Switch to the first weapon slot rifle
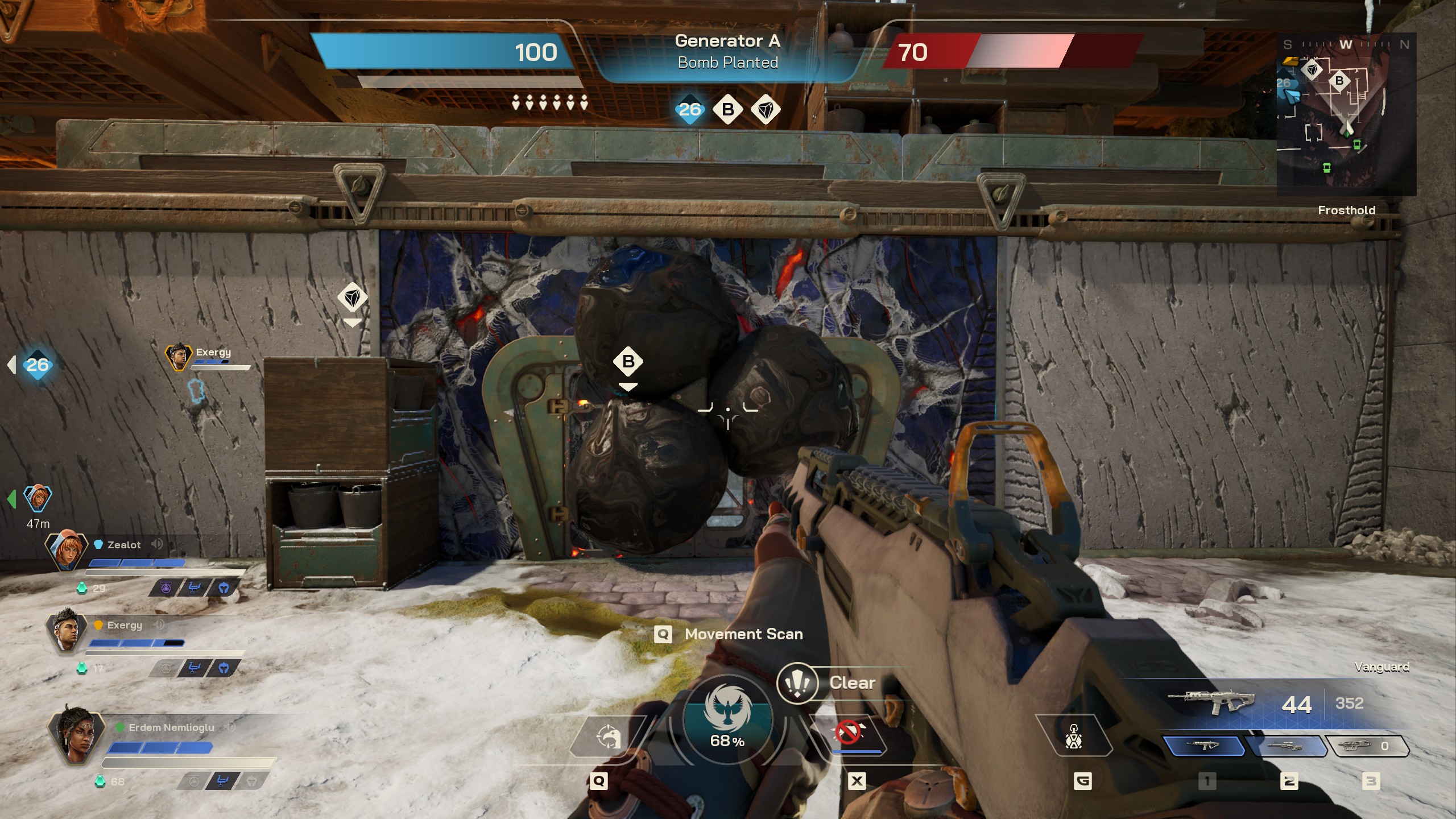Screen dimensions: 1456x819 [x=1202, y=746]
